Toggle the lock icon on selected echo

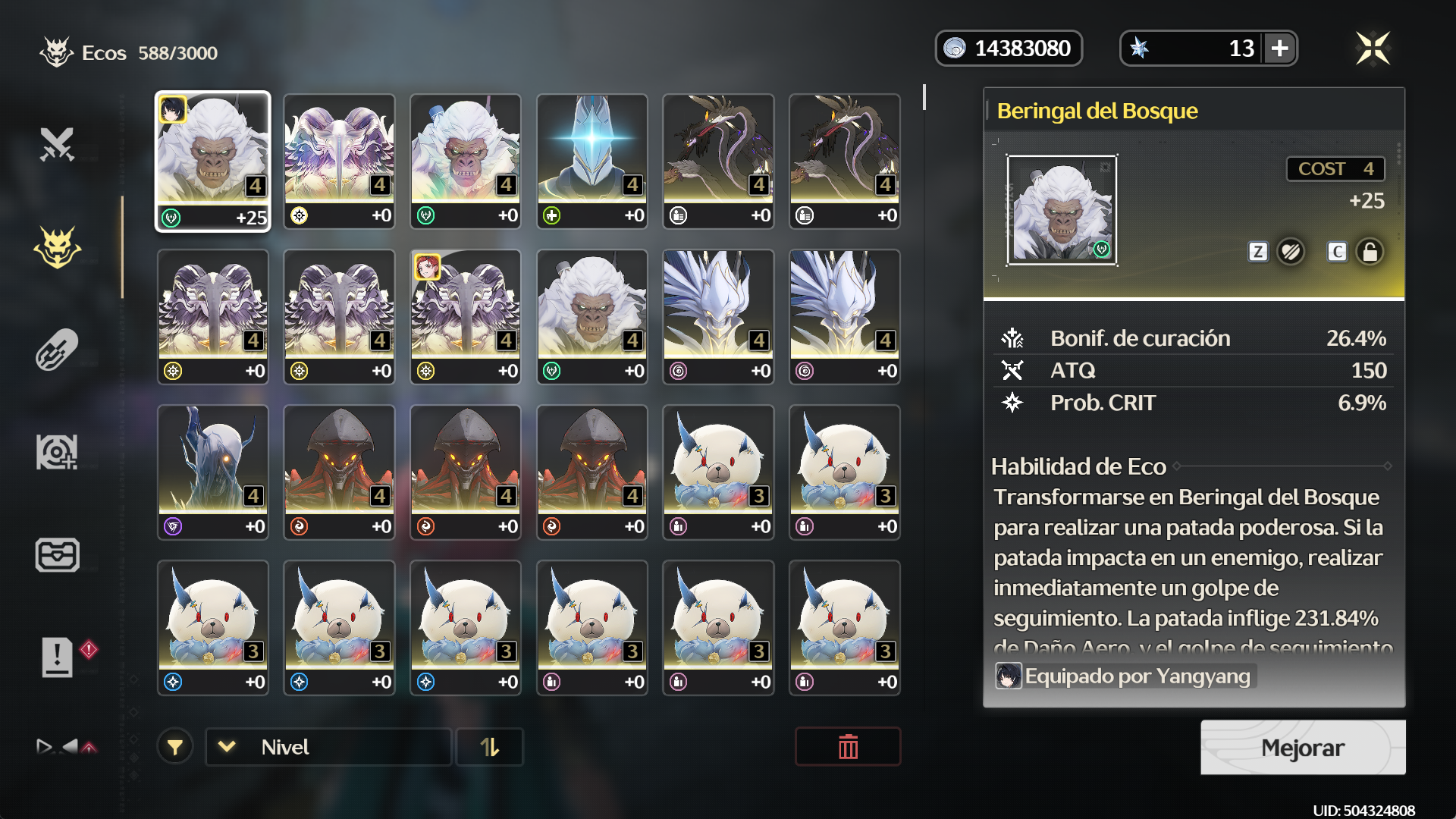1370,252
